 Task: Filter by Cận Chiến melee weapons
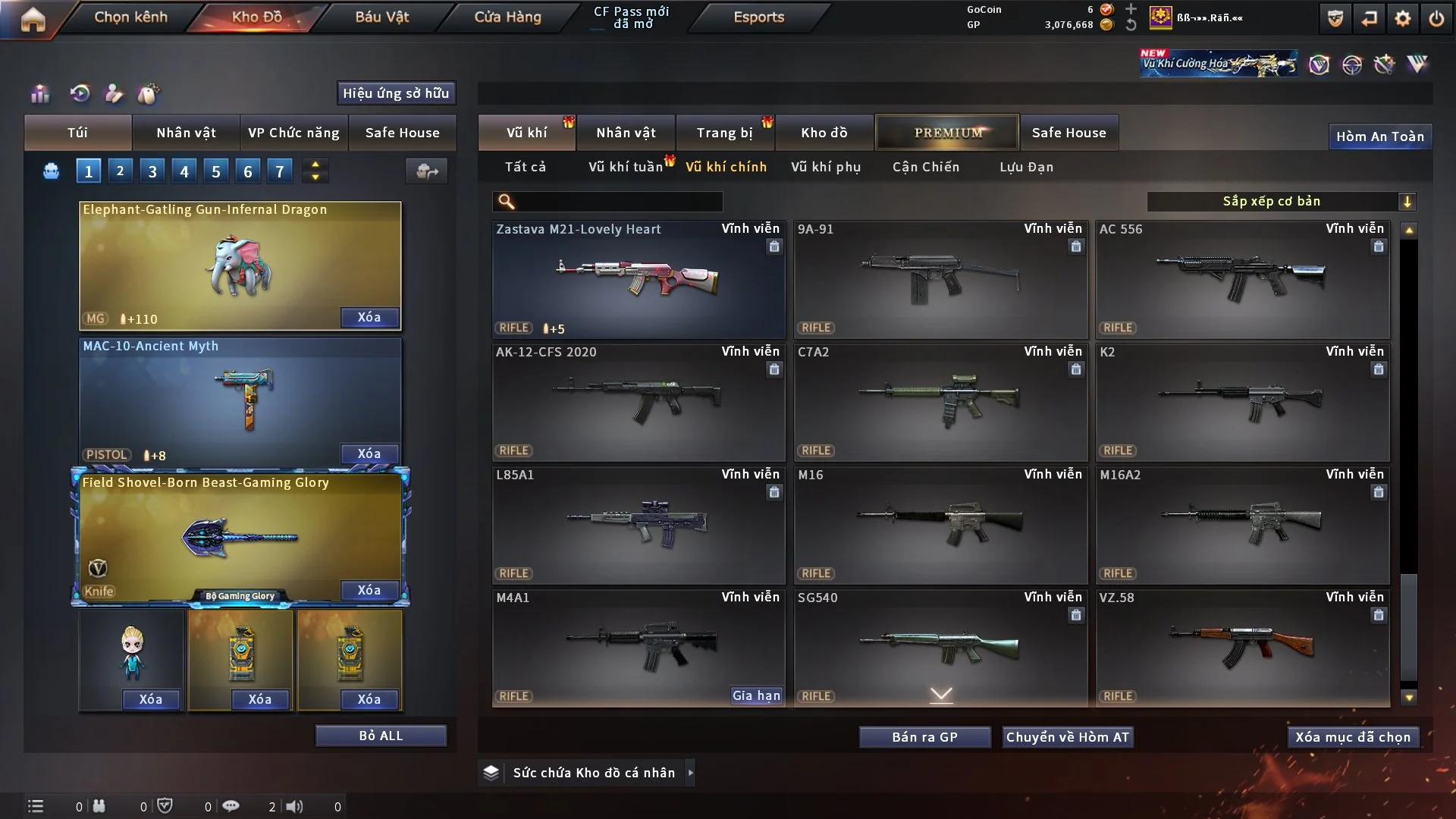tap(925, 167)
